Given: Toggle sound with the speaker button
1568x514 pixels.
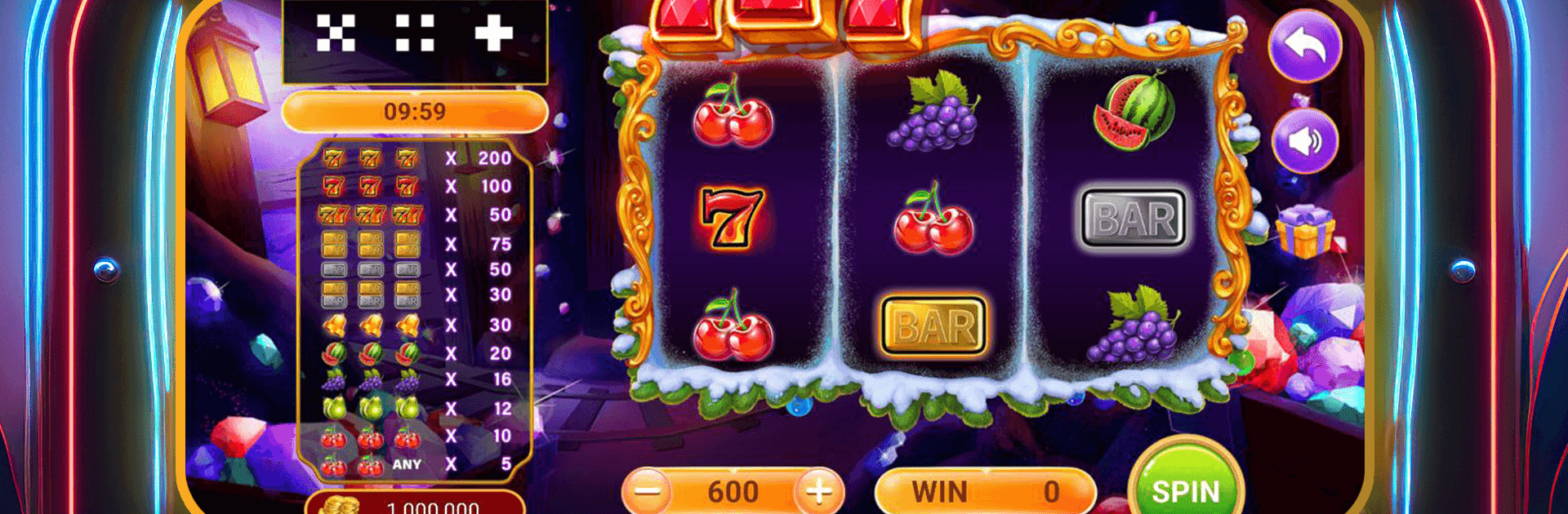Looking at the screenshot, I should pos(1305,141).
